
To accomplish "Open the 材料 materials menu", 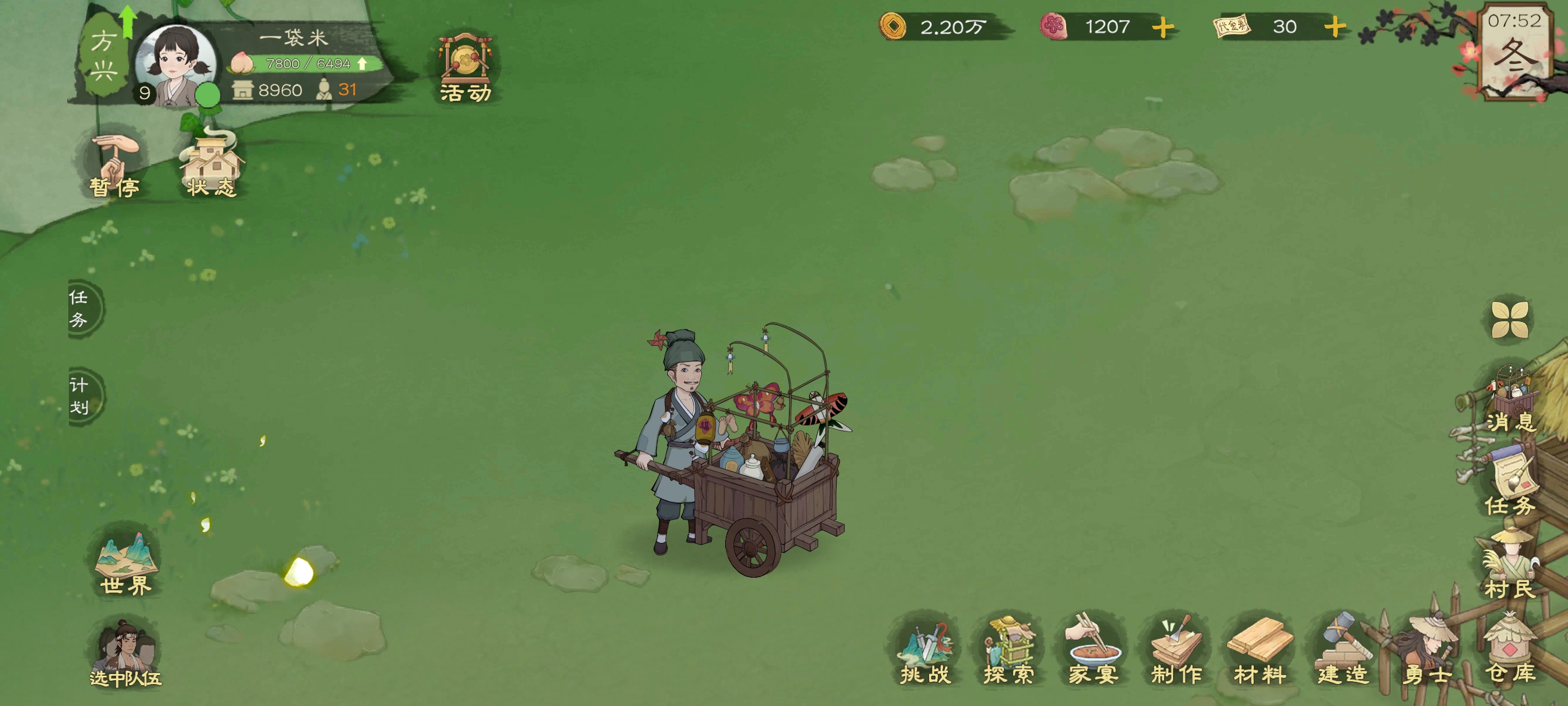I will (1259, 651).
